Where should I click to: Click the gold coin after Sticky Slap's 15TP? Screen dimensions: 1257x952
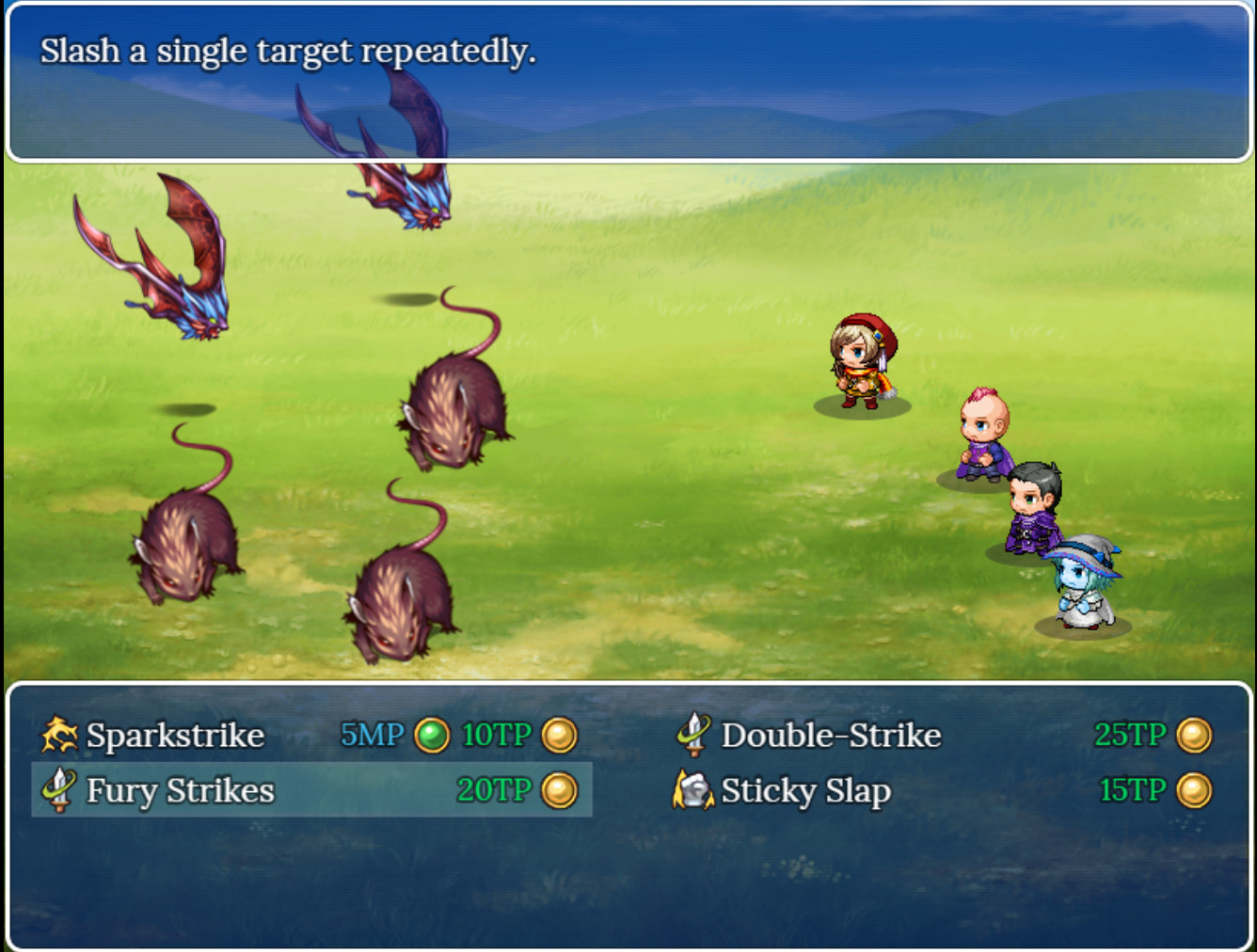click(x=1195, y=791)
